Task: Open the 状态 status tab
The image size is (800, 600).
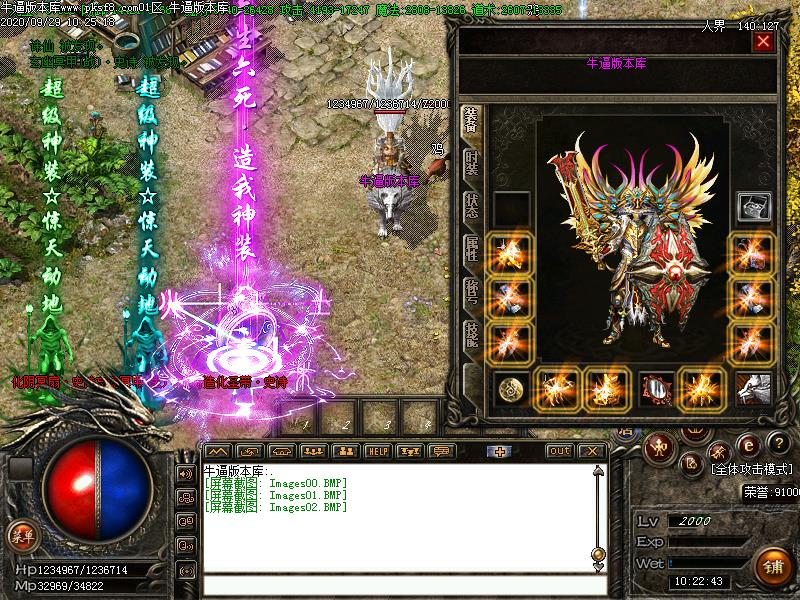Action: [x=471, y=204]
